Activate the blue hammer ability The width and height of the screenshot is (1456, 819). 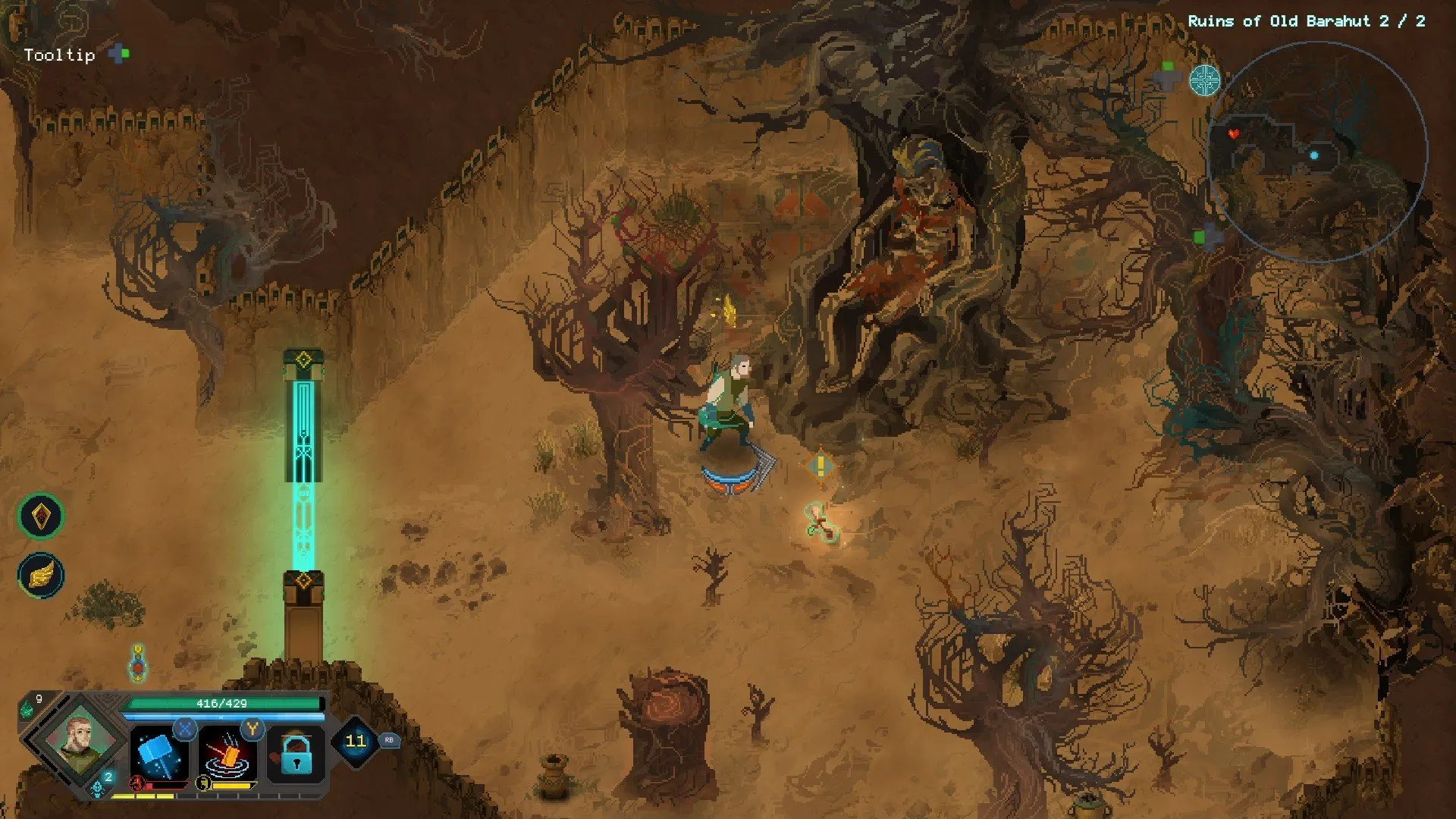(159, 754)
